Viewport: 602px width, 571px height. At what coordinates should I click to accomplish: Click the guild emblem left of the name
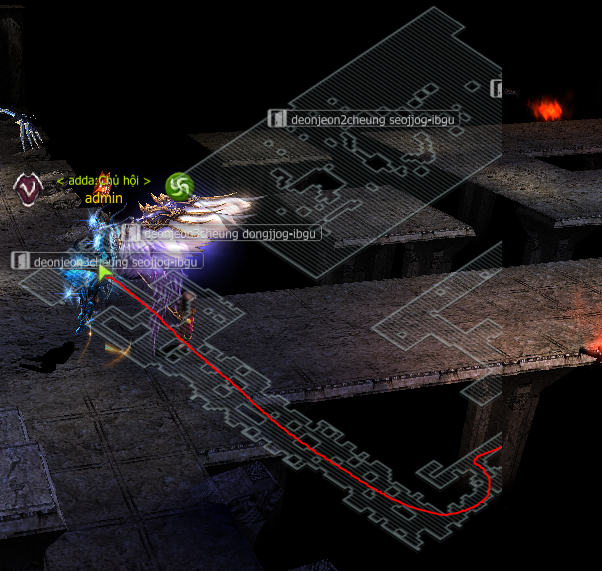click(x=27, y=186)
